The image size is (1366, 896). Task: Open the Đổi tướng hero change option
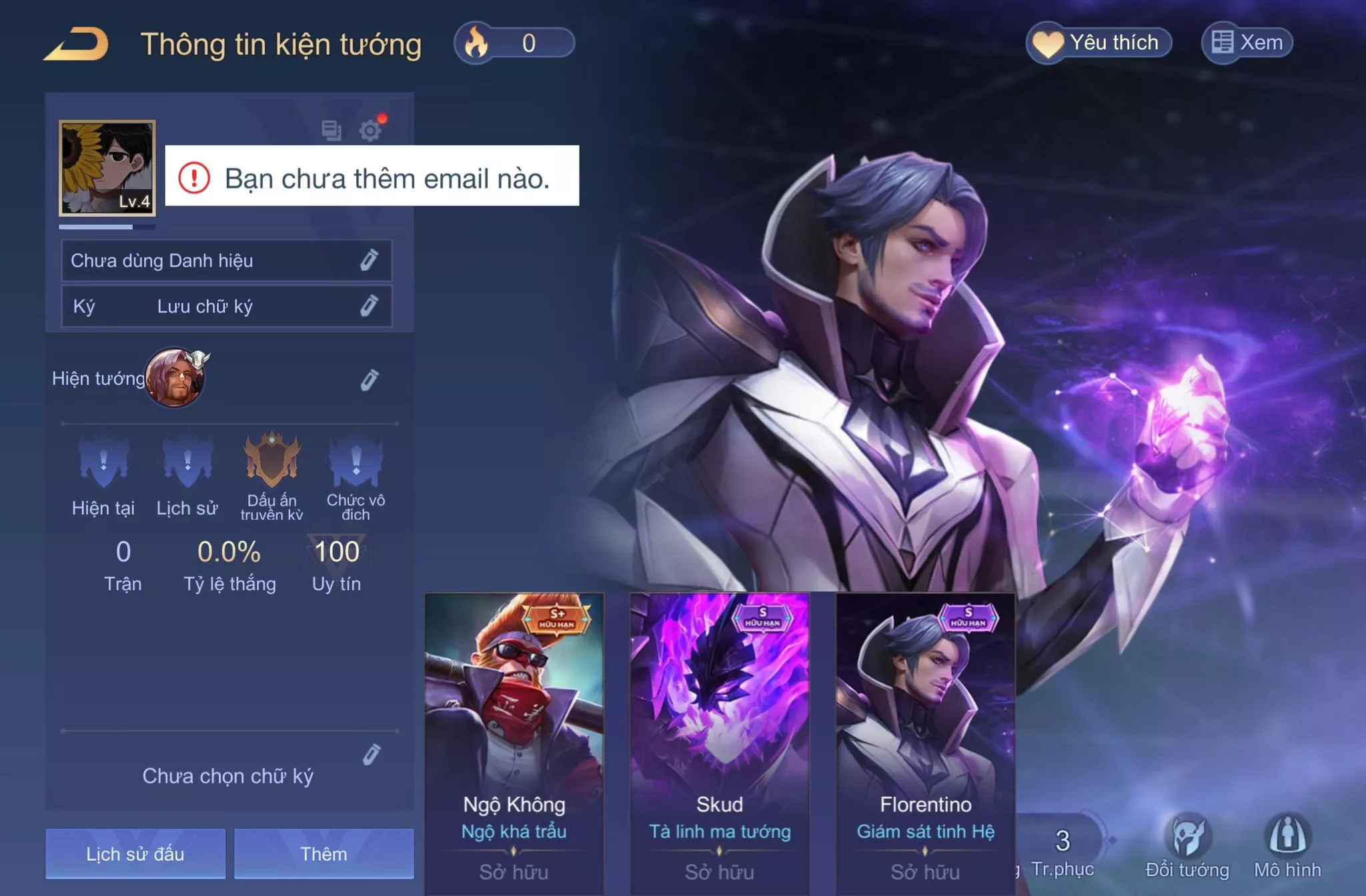pyautogui.click(x=1187, y=848)
